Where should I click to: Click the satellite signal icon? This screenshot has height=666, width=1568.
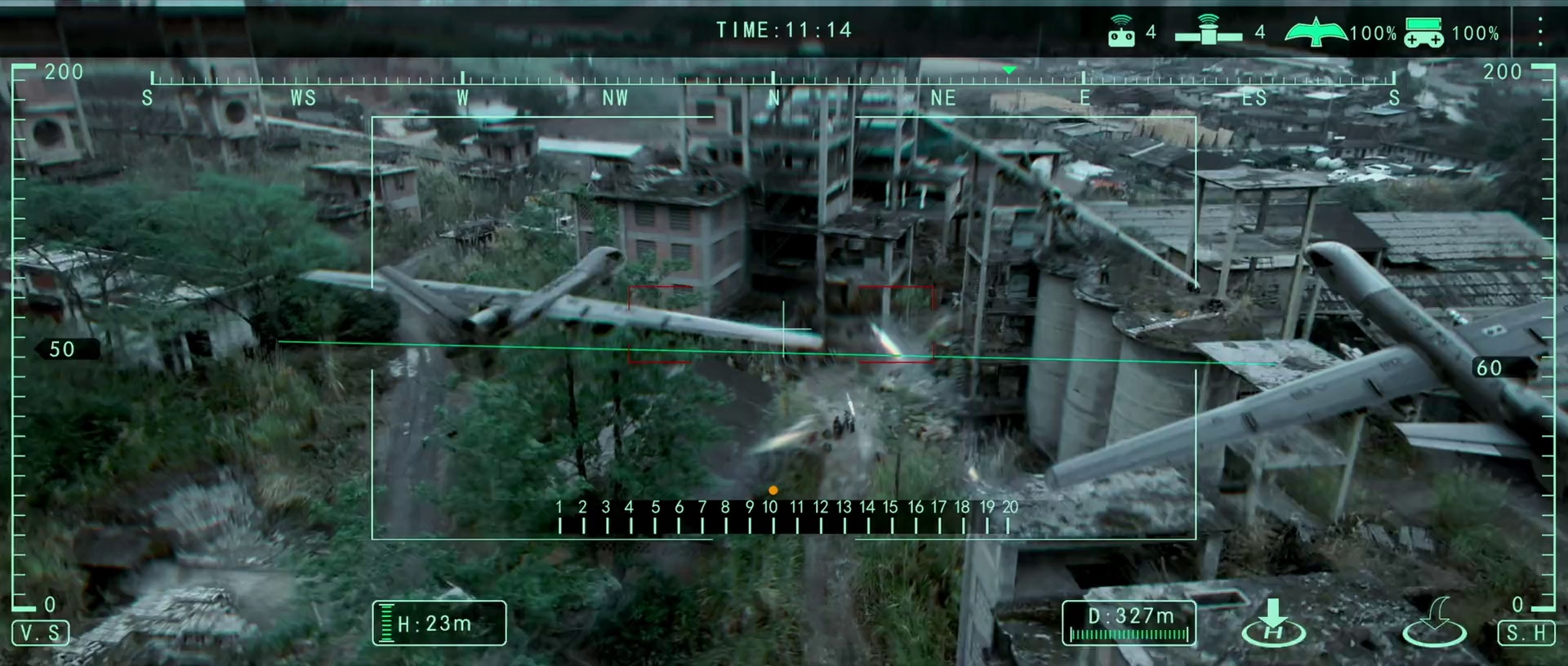(1208, 32)
